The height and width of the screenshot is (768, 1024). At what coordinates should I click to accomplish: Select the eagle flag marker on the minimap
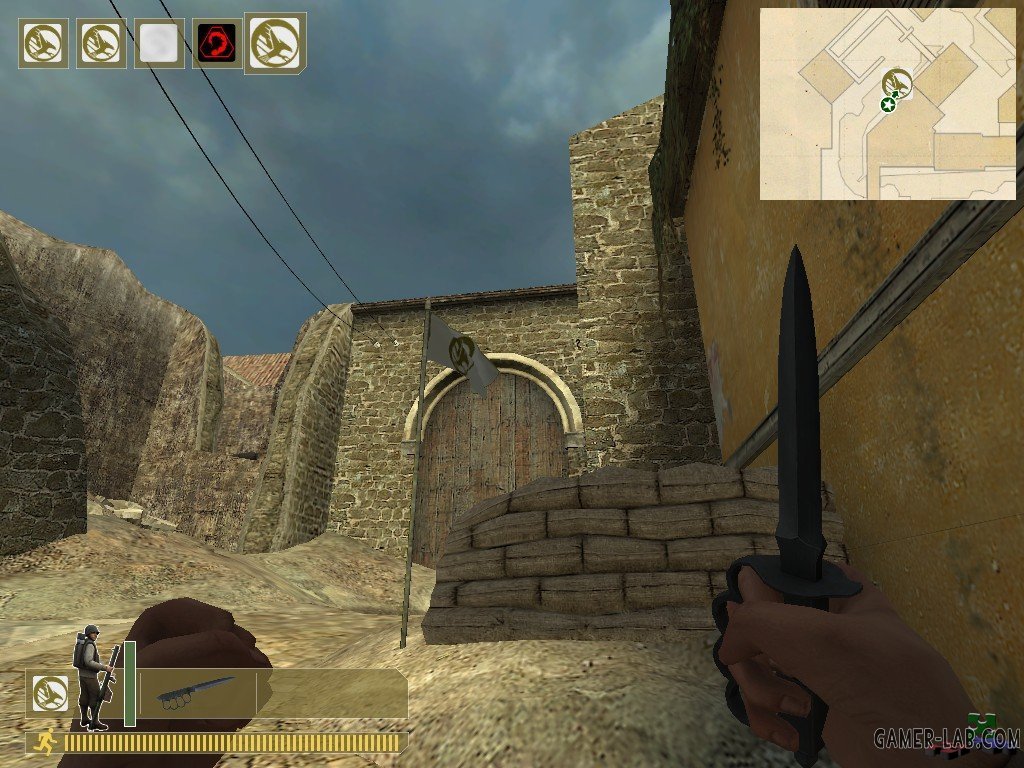(x=898, y=82)
